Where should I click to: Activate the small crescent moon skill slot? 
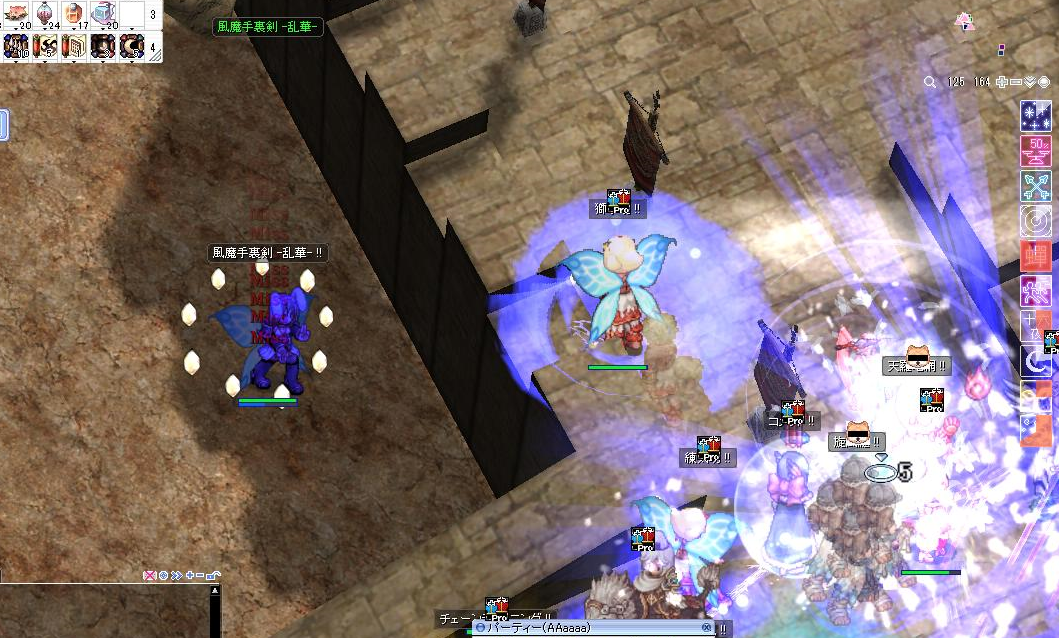pyautogui.click(x=104, y=45)
